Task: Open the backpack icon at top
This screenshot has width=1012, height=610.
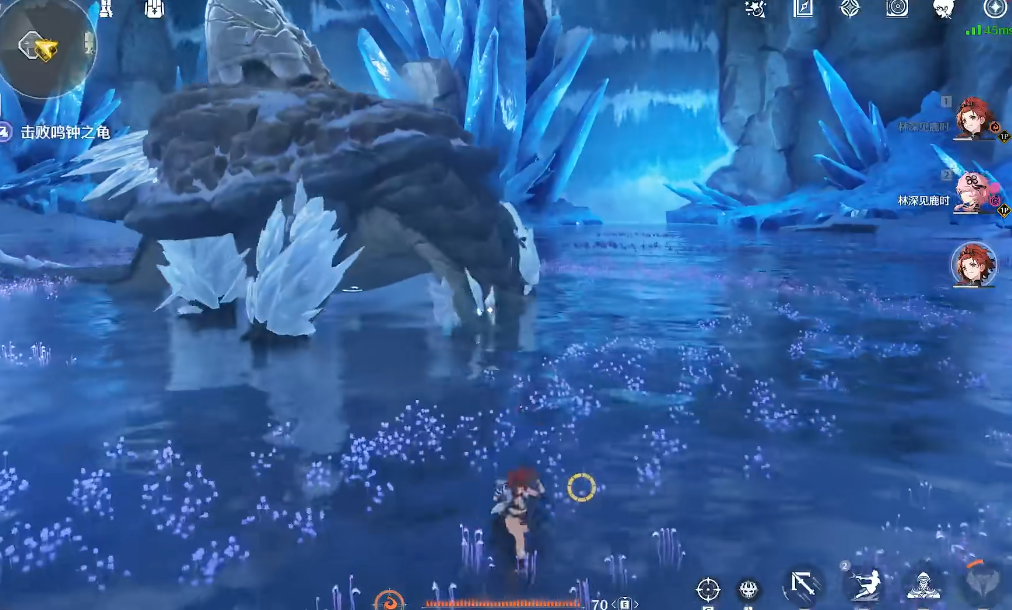Action: (154, 9)
